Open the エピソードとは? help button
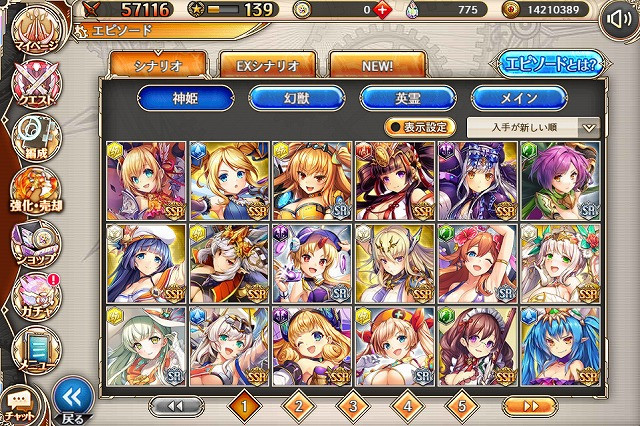The width and height of the screenshot is (640, 426). point(546,65)
